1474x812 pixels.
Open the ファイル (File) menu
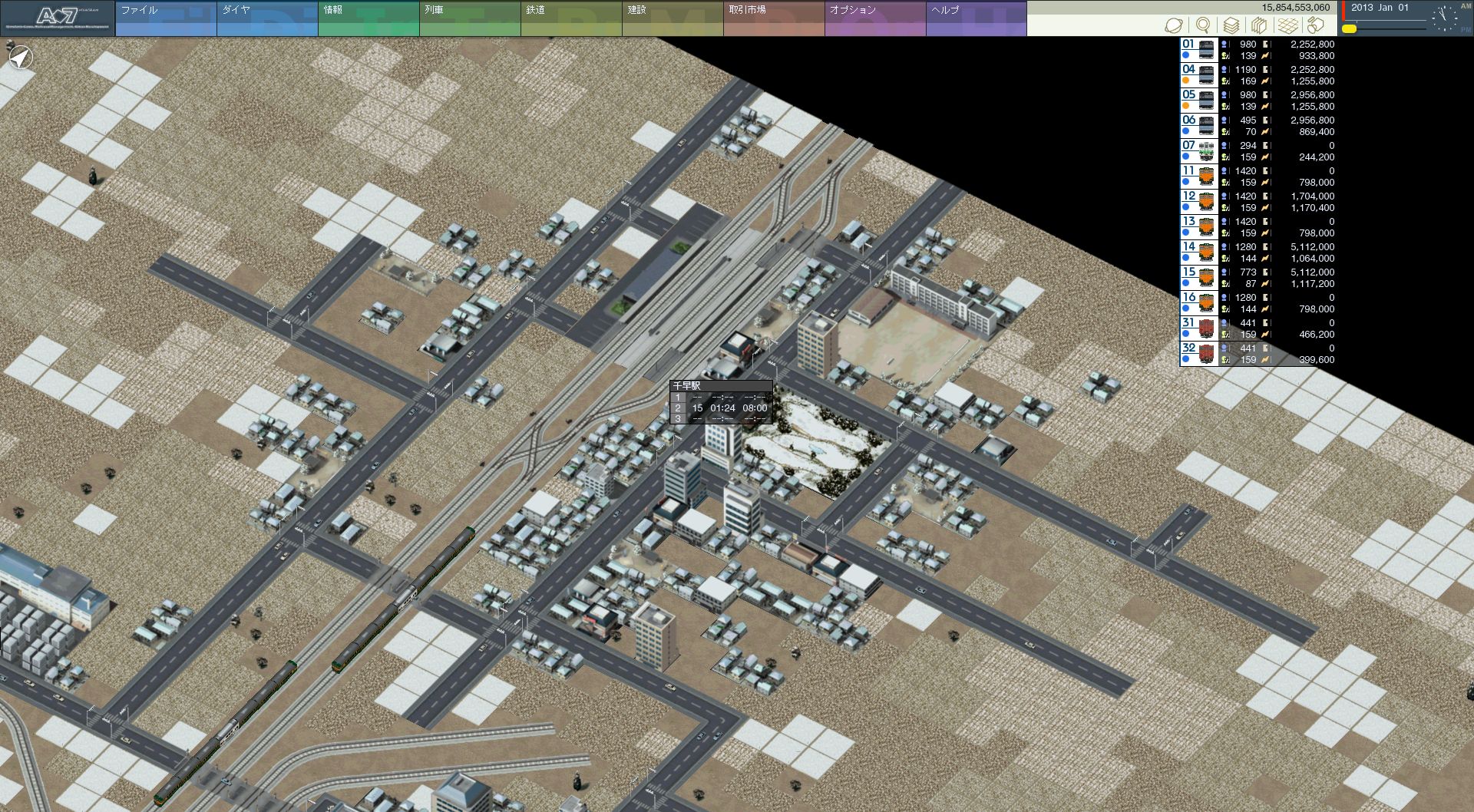[165, 18]
